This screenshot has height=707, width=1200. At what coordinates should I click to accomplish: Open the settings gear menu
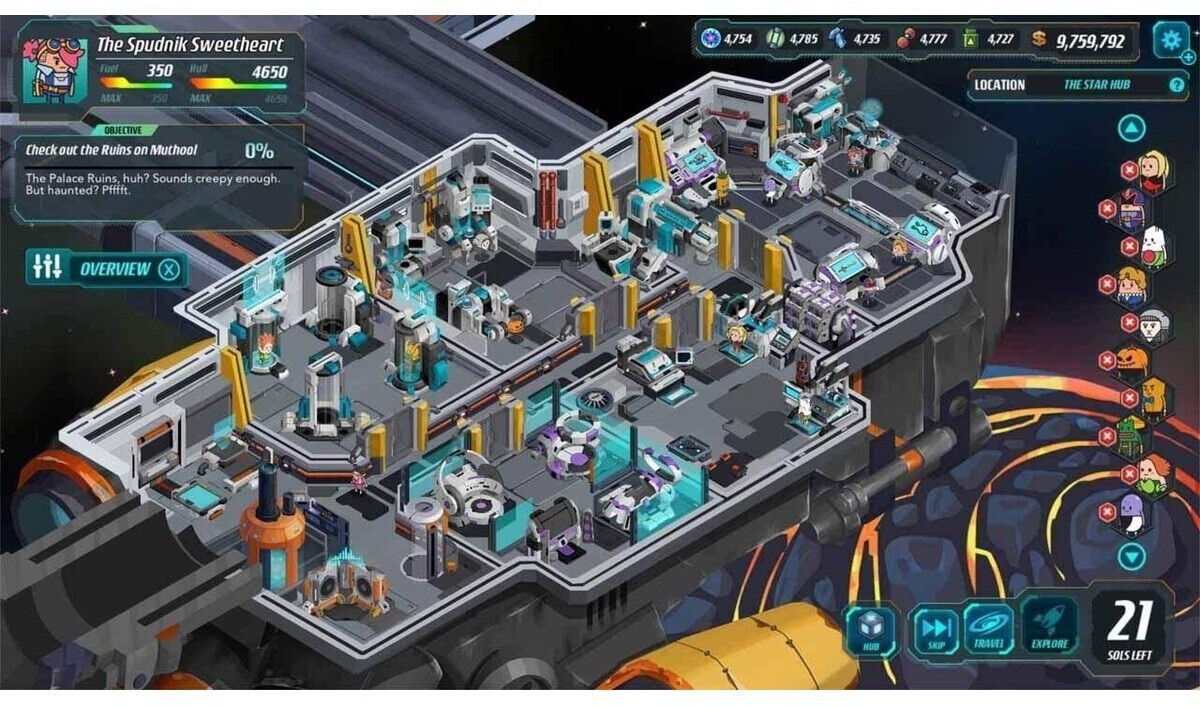(1169, 40)
